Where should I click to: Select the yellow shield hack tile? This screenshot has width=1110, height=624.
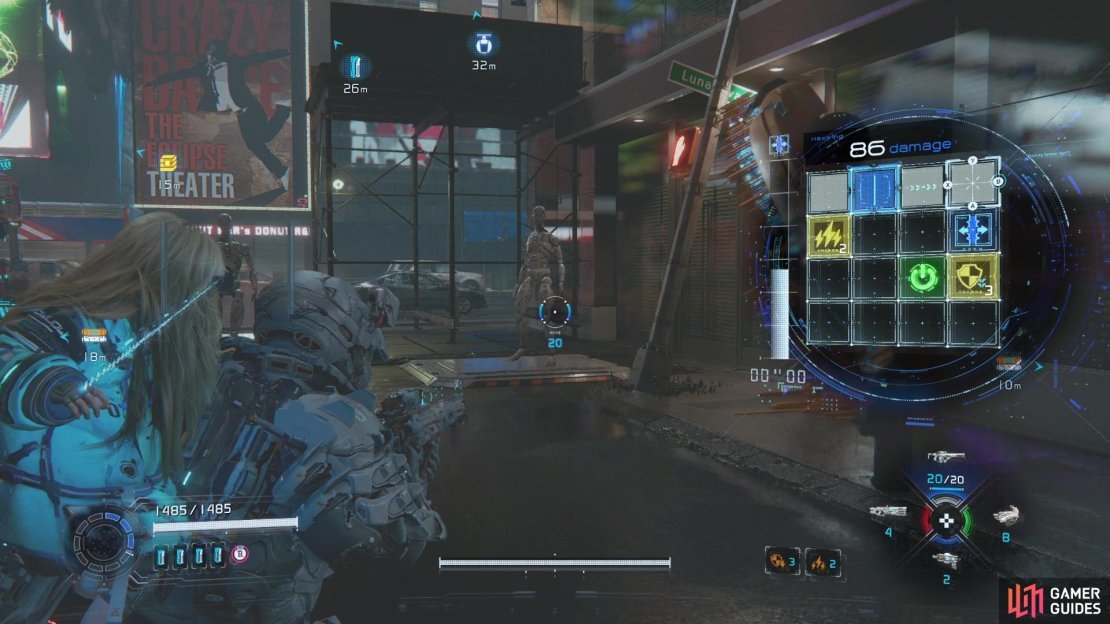[x=973, y=277]
